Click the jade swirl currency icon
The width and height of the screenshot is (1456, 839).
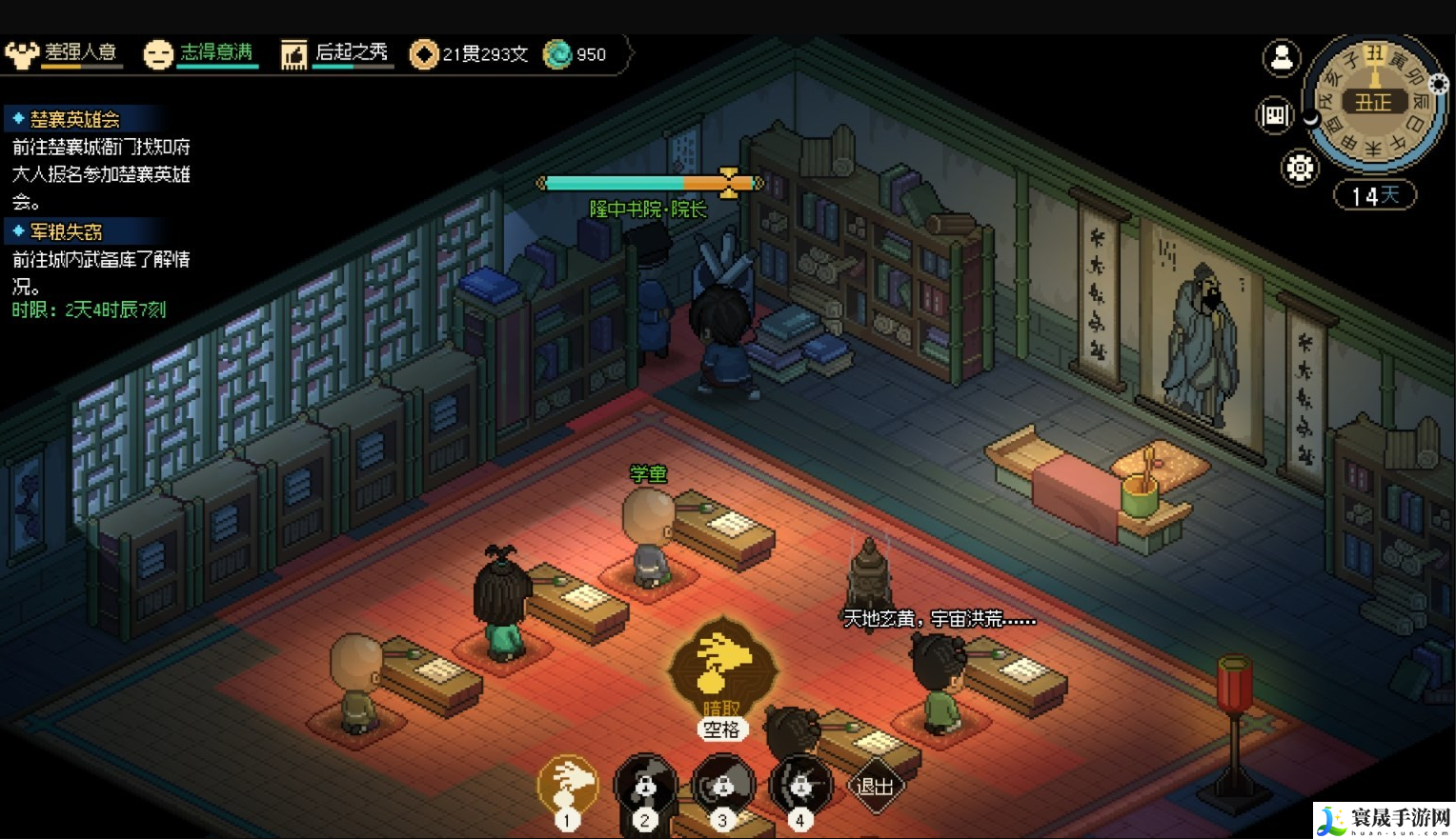556,54
